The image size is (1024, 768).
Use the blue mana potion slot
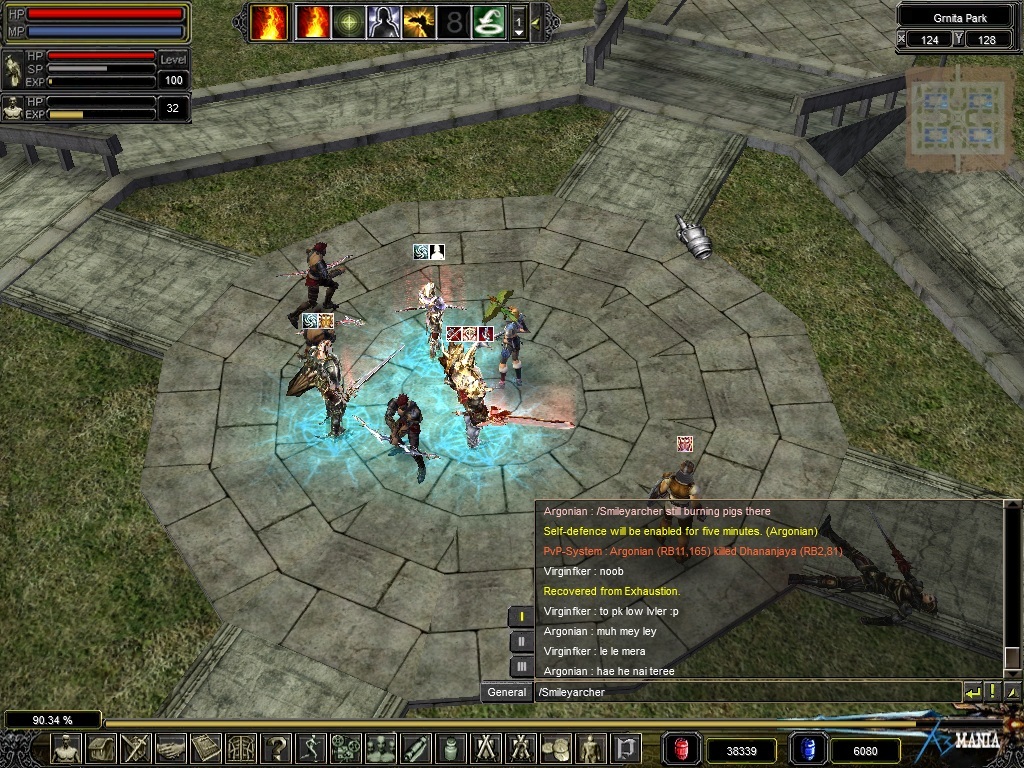(x=807, y=748)
